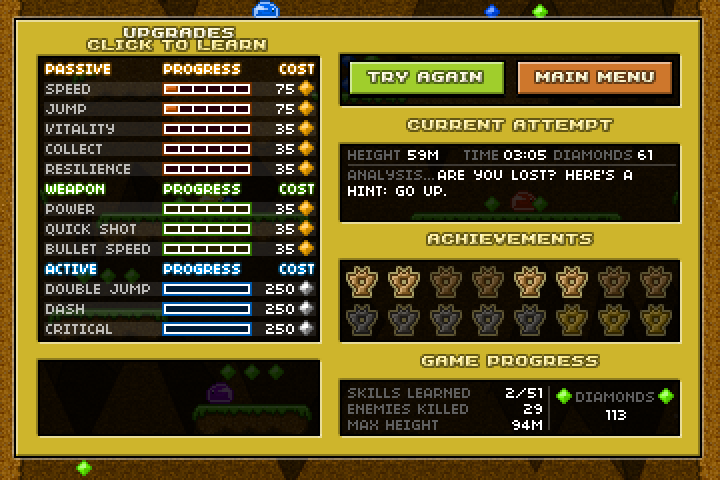Learn the Resilience passive upgrade
Screen dimensions: 720x480
tap(180, 169)
